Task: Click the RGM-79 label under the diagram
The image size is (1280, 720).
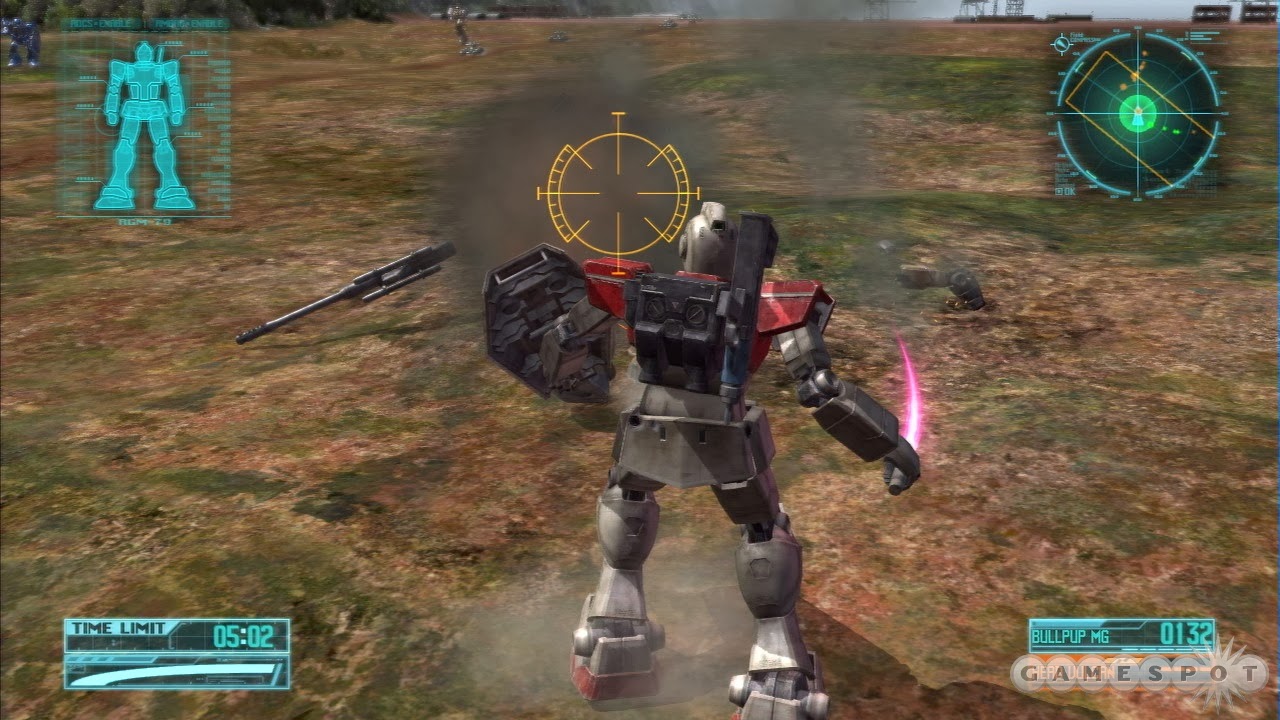Action: (144, 221)
